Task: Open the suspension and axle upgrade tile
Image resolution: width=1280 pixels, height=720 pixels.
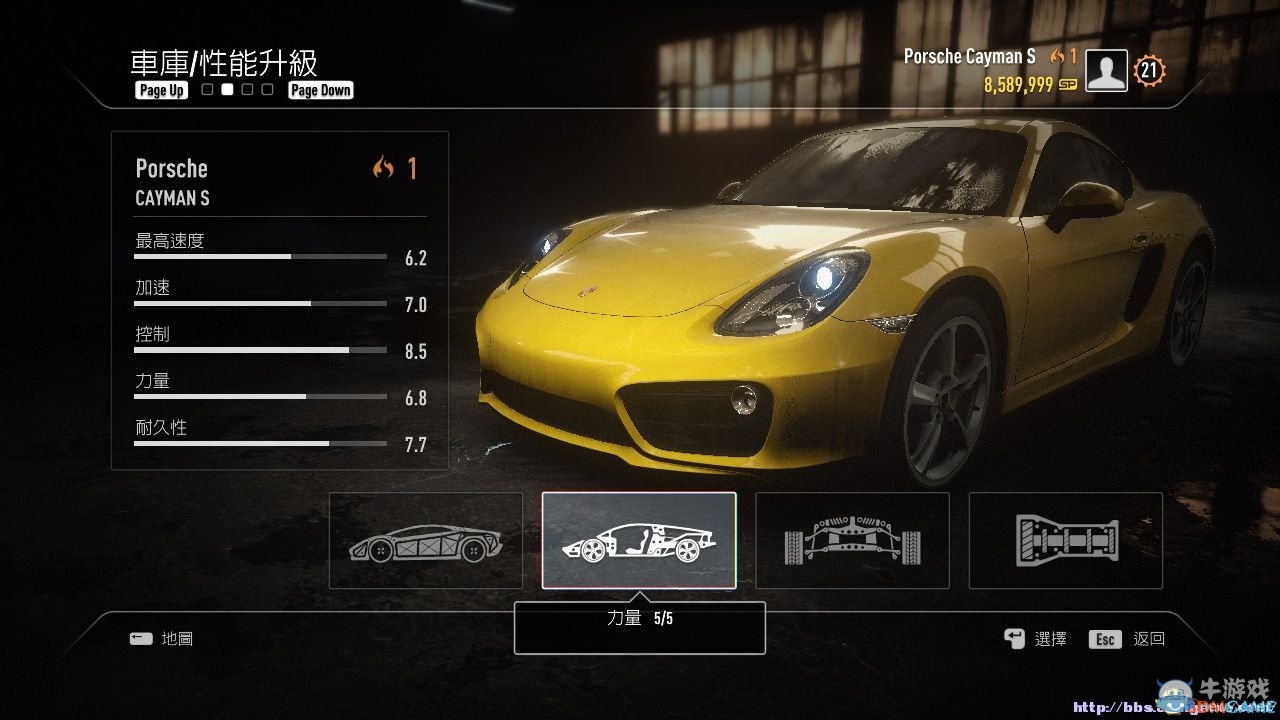Action: (x=852, y=540)
